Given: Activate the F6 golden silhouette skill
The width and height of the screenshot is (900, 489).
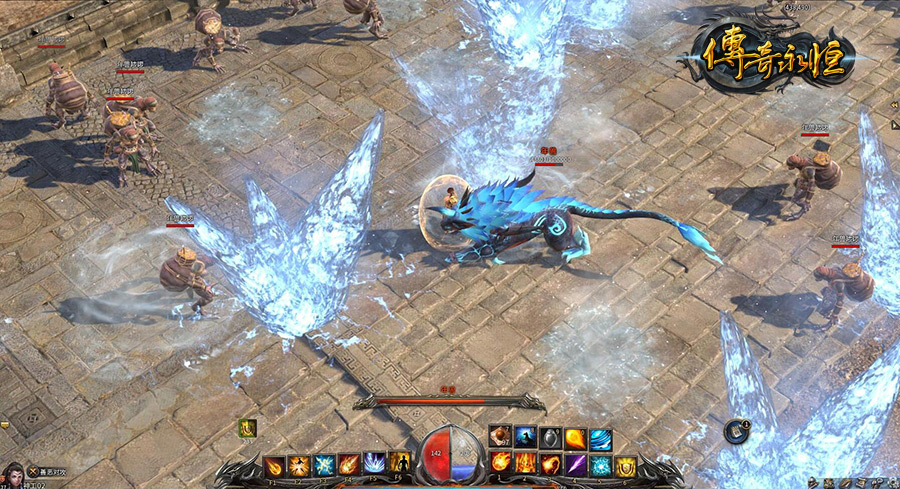Looking at the screenshot, I should [398, 465].
